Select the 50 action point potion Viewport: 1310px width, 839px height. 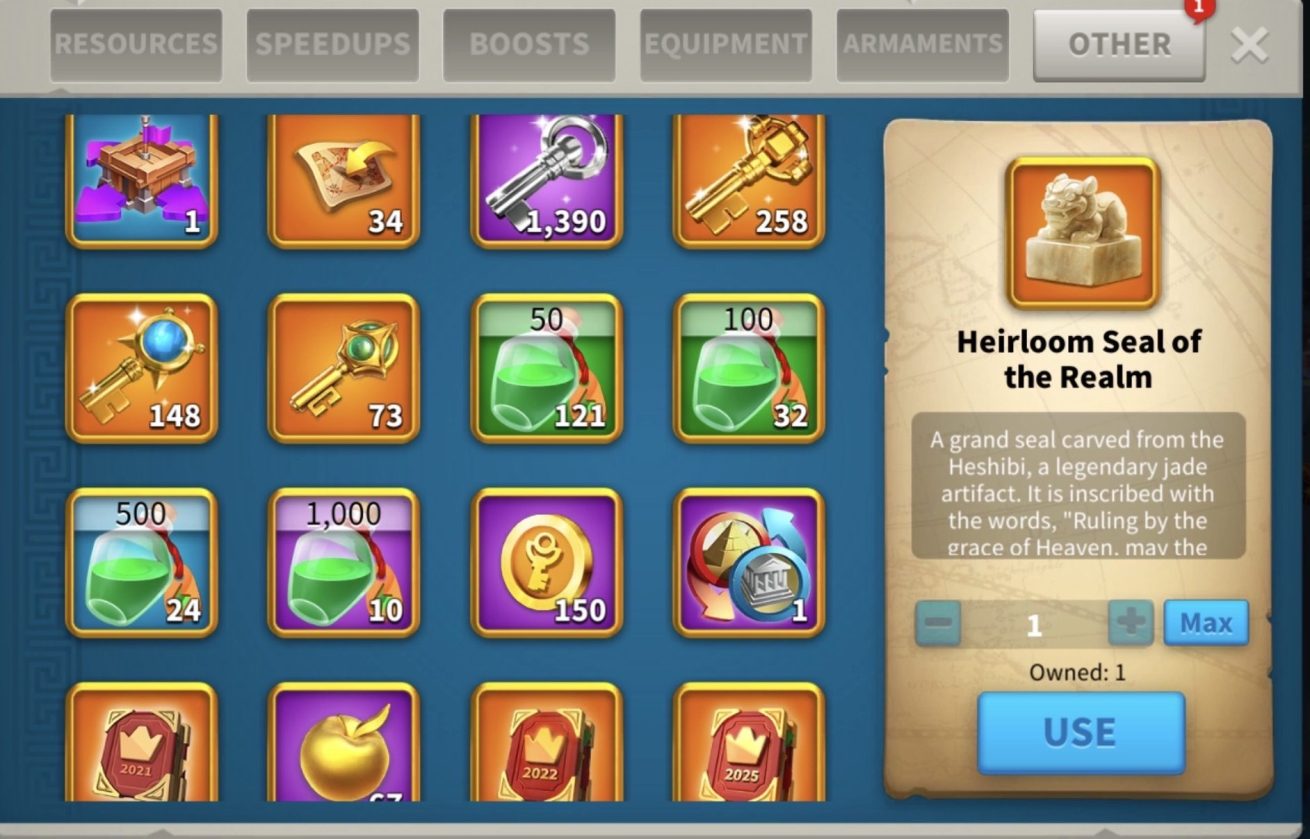tap(547, 368)
